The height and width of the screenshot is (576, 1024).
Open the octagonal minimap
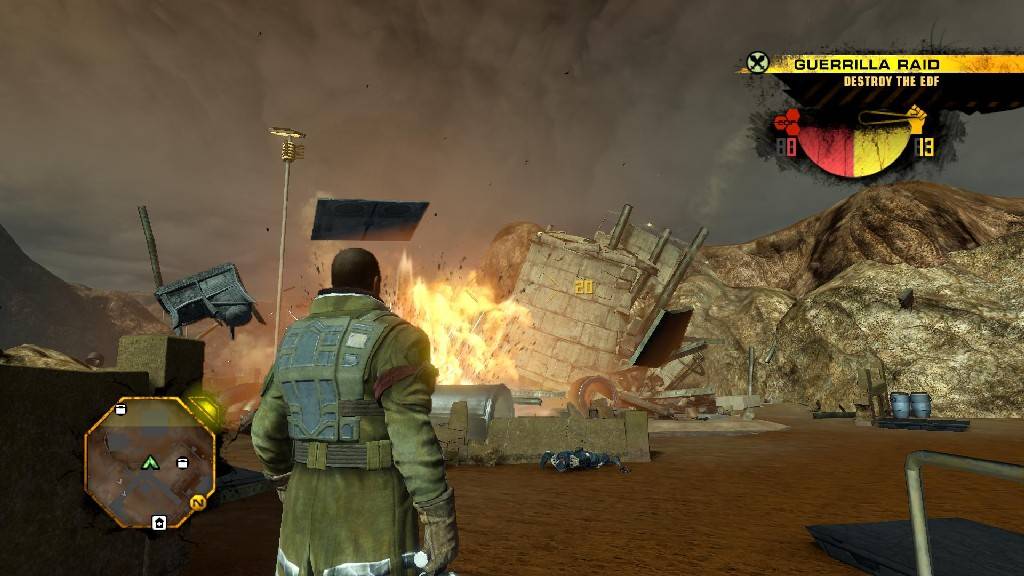(149, 463)
